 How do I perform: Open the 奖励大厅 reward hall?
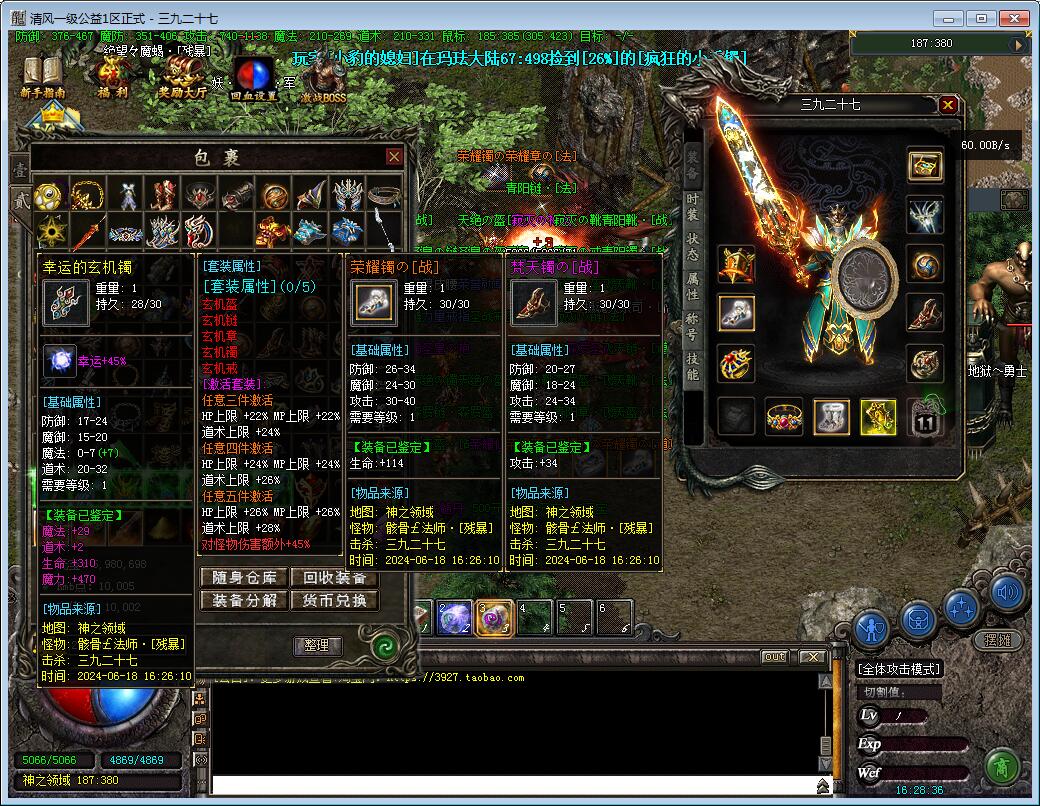tap(182, 77)
